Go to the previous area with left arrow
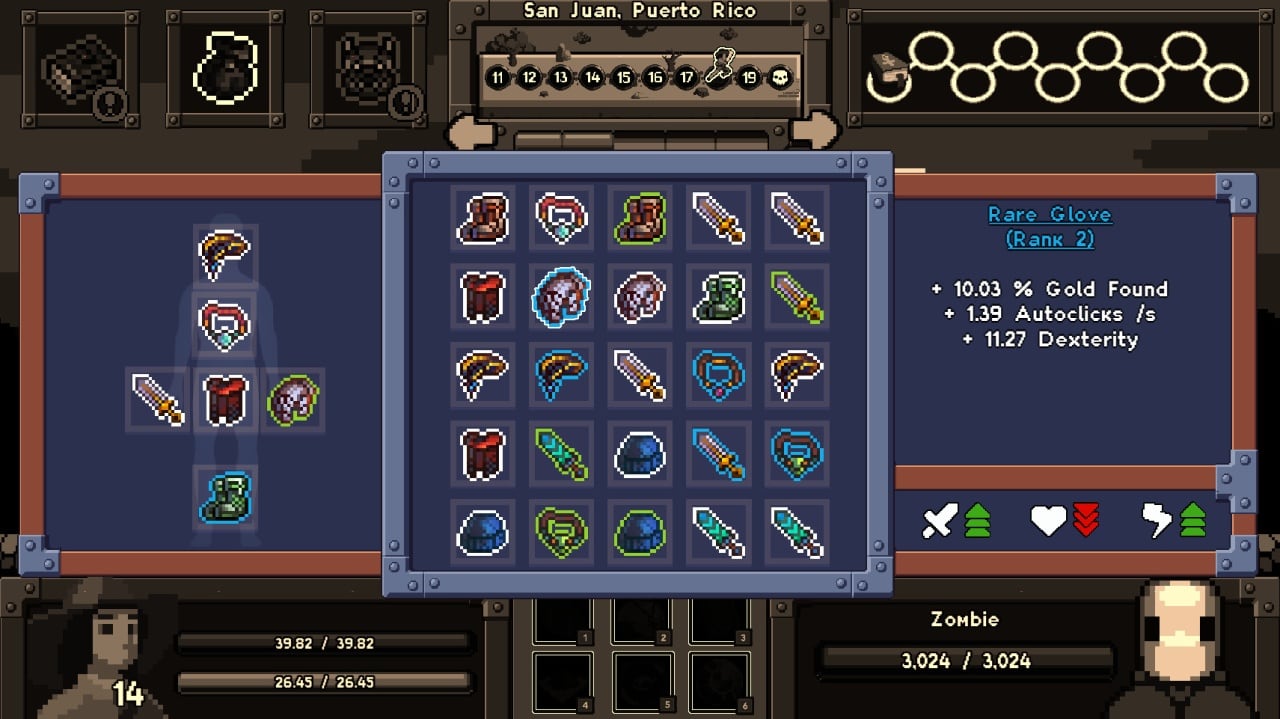 472,131
